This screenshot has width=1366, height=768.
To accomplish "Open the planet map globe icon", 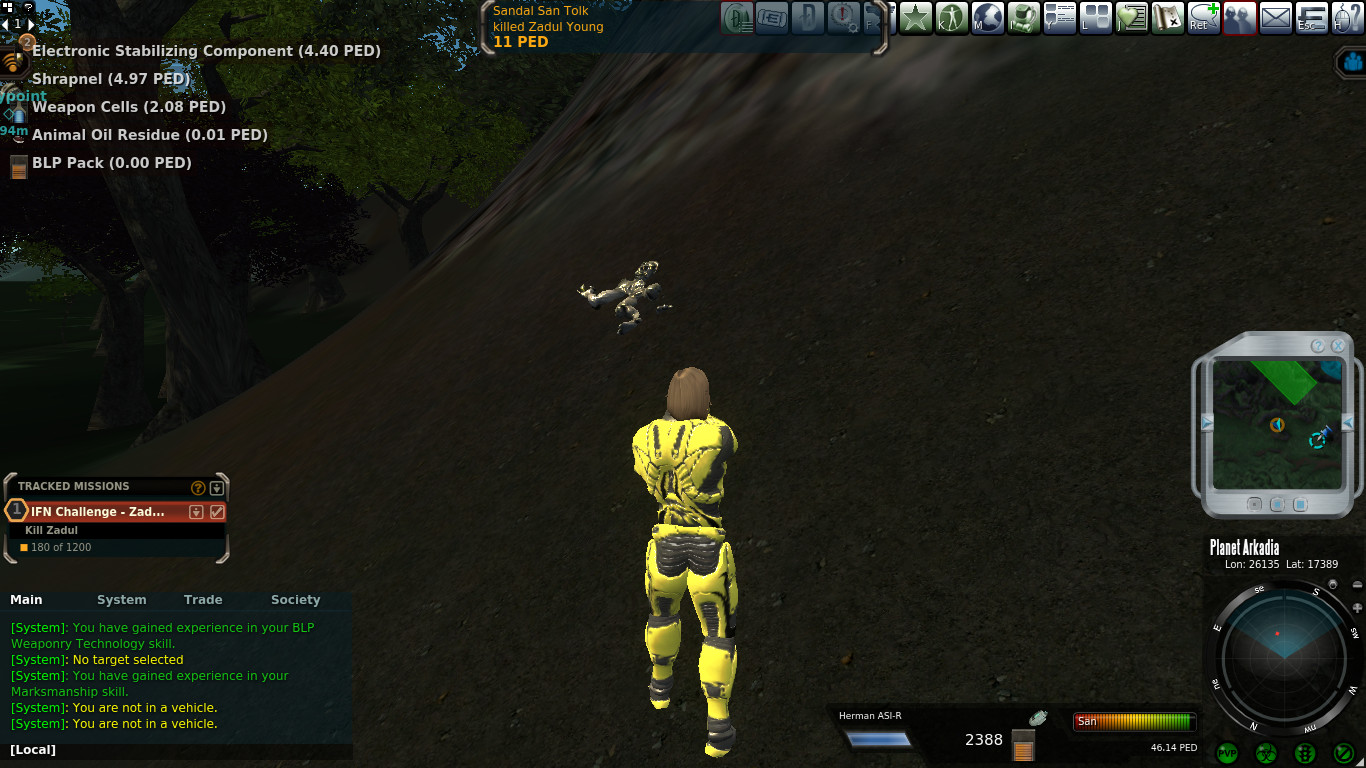I will (x=987, y=18).
